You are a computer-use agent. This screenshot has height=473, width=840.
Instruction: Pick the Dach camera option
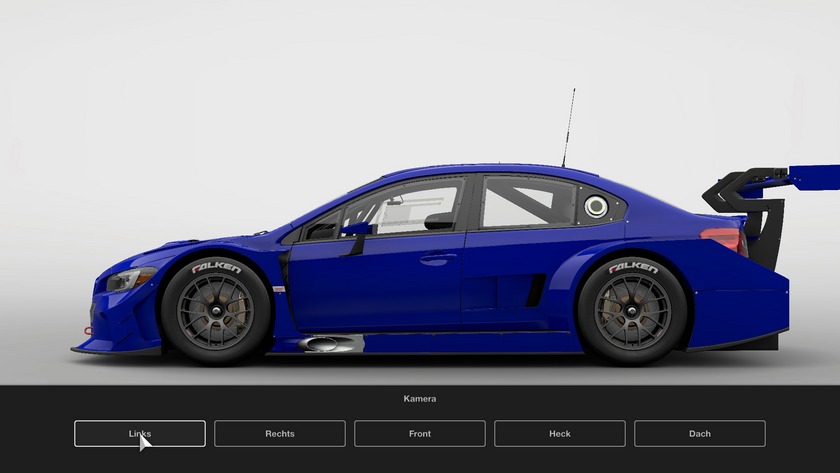coord(700,433)
